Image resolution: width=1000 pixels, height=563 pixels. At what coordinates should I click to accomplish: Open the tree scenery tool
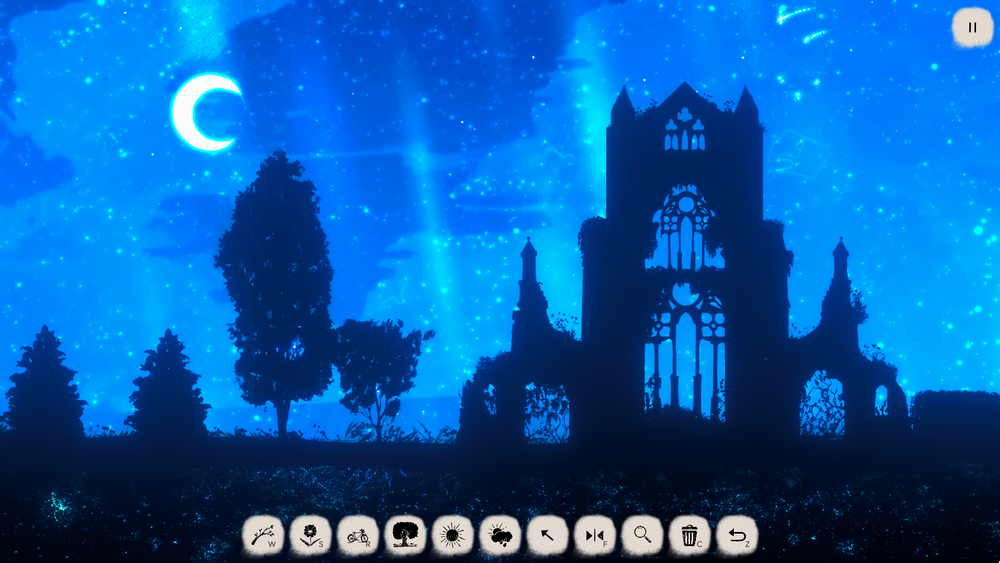[x=405, y=536]
